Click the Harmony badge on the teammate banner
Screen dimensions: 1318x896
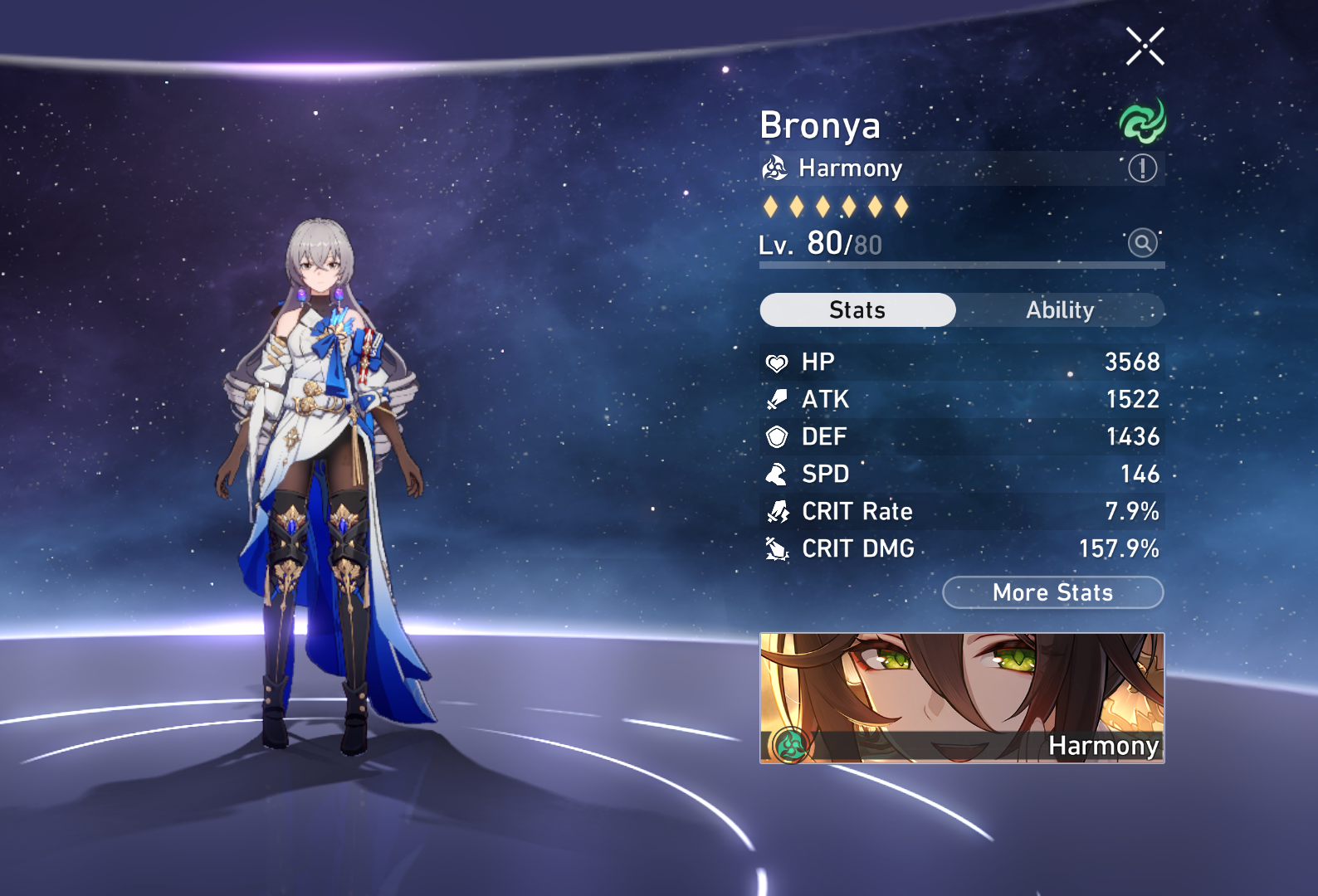791,744
